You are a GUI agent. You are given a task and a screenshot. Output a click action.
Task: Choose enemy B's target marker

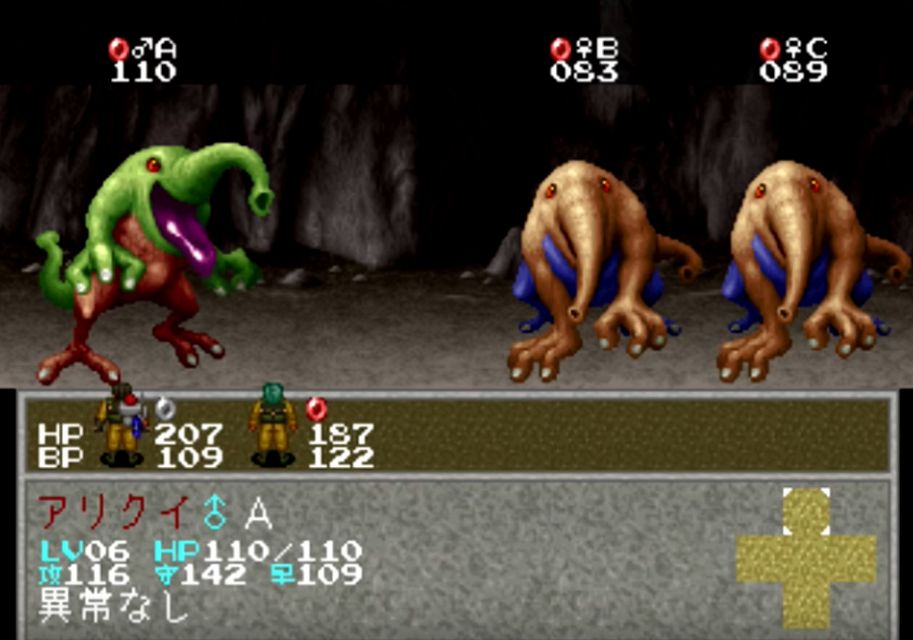584,59
